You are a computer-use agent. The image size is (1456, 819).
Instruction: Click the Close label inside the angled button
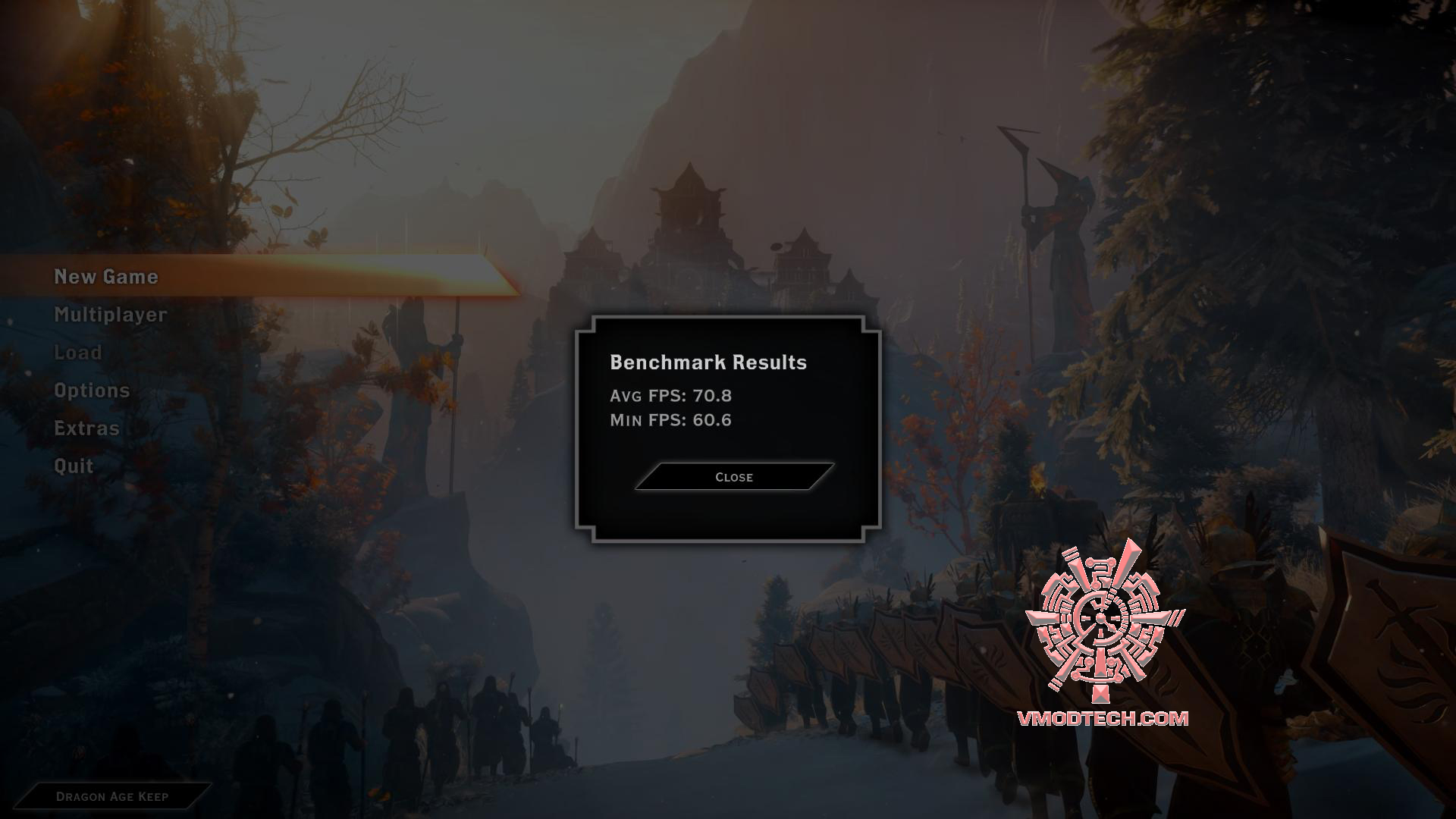point(733,477)
